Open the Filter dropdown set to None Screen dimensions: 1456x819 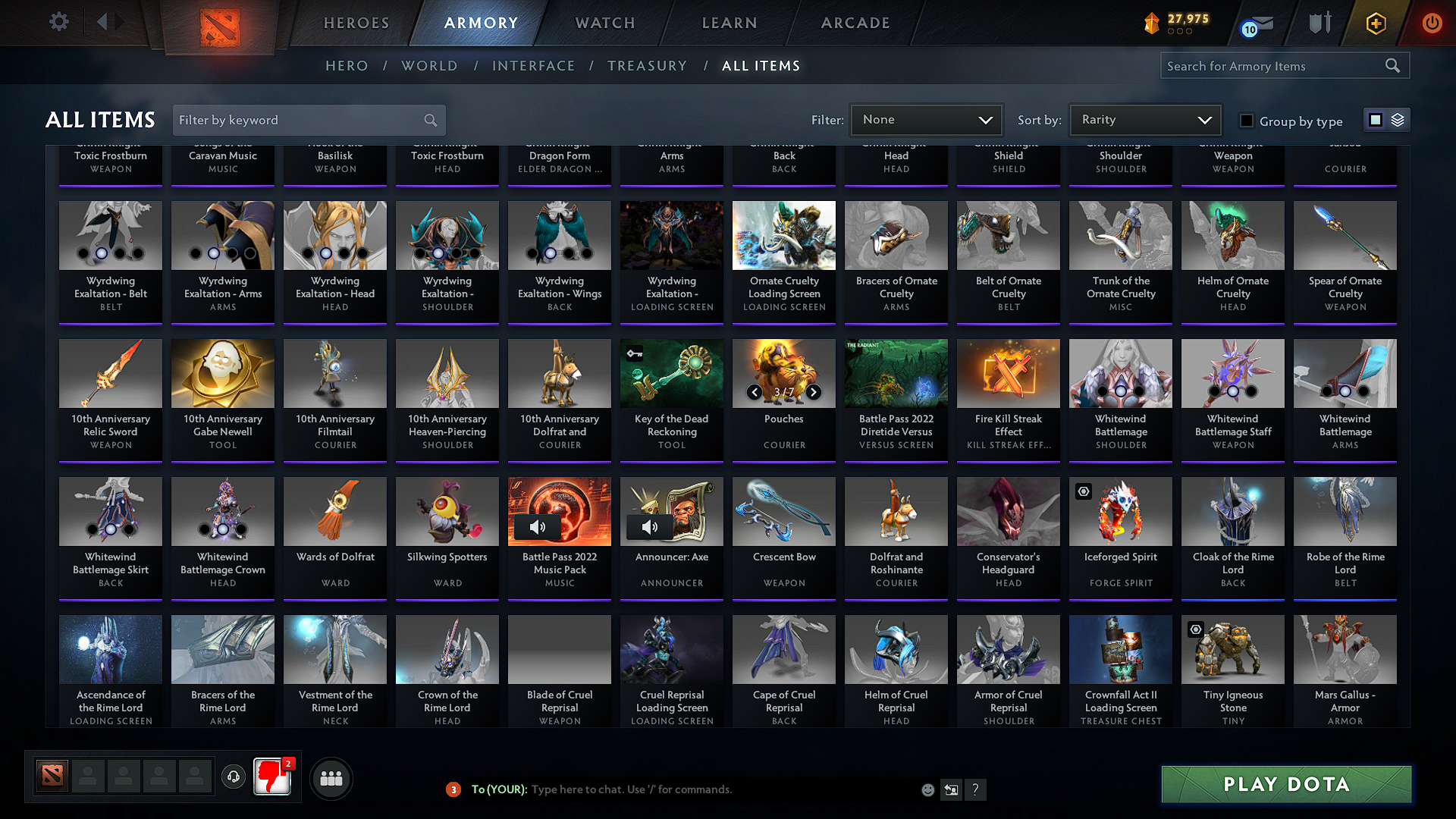pos(926,120)
